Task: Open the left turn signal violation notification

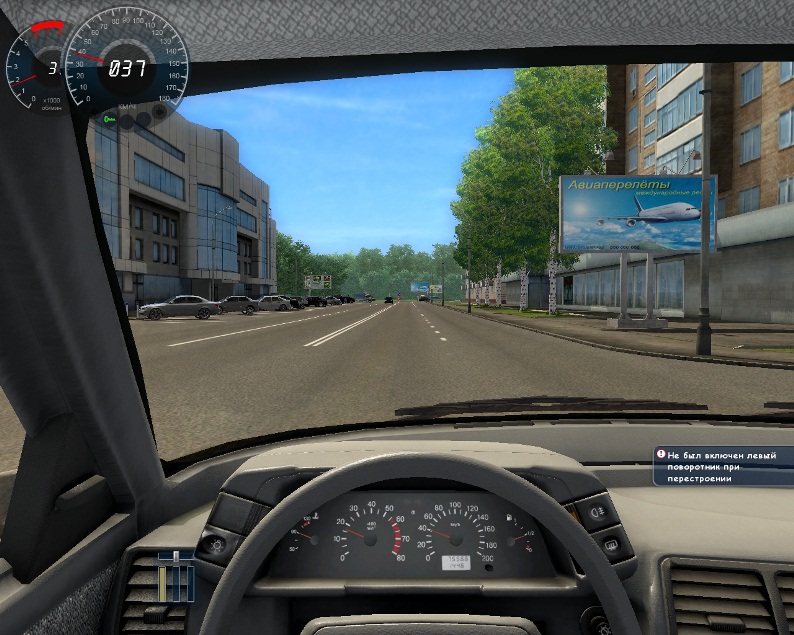Action: click(x=724, y=466)
